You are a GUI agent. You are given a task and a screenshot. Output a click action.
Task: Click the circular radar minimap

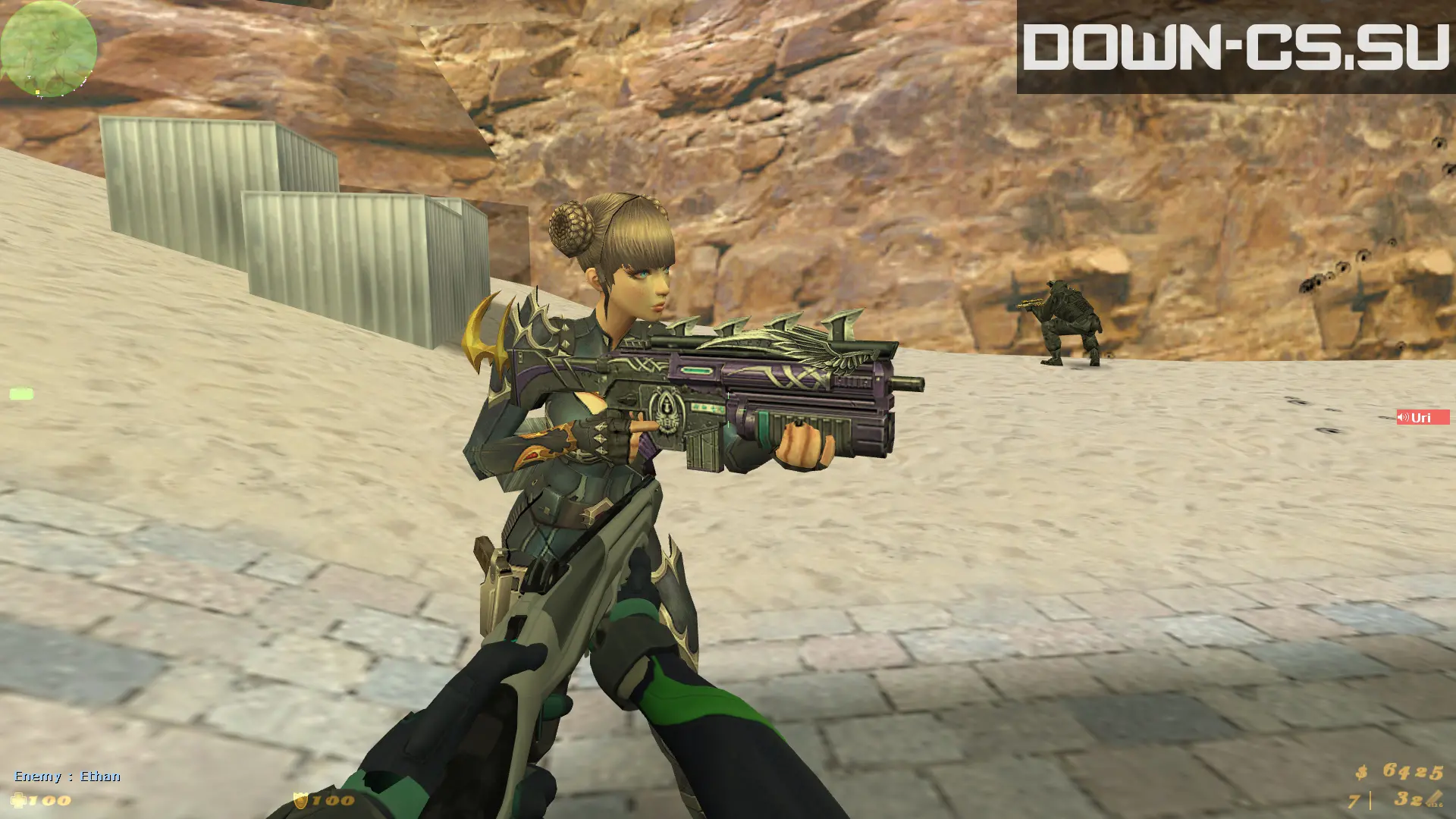pos(49,49)
